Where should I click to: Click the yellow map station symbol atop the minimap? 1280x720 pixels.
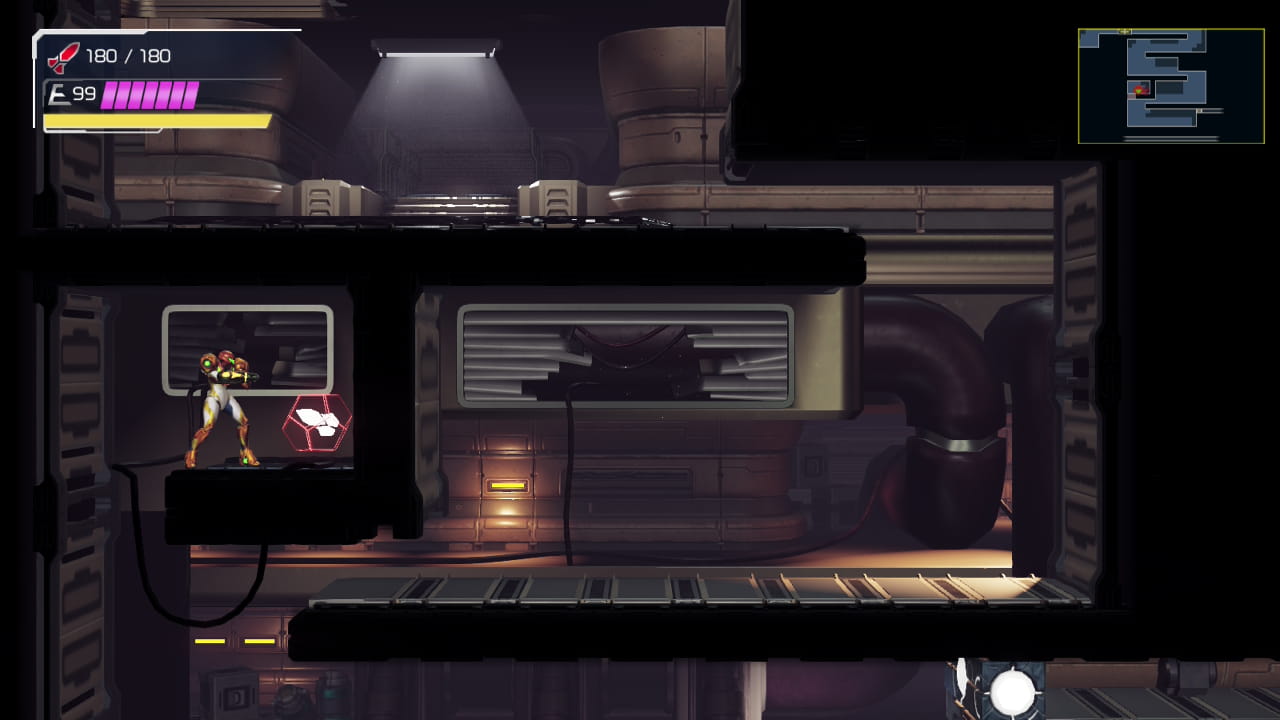click(x=1124, y=31)
